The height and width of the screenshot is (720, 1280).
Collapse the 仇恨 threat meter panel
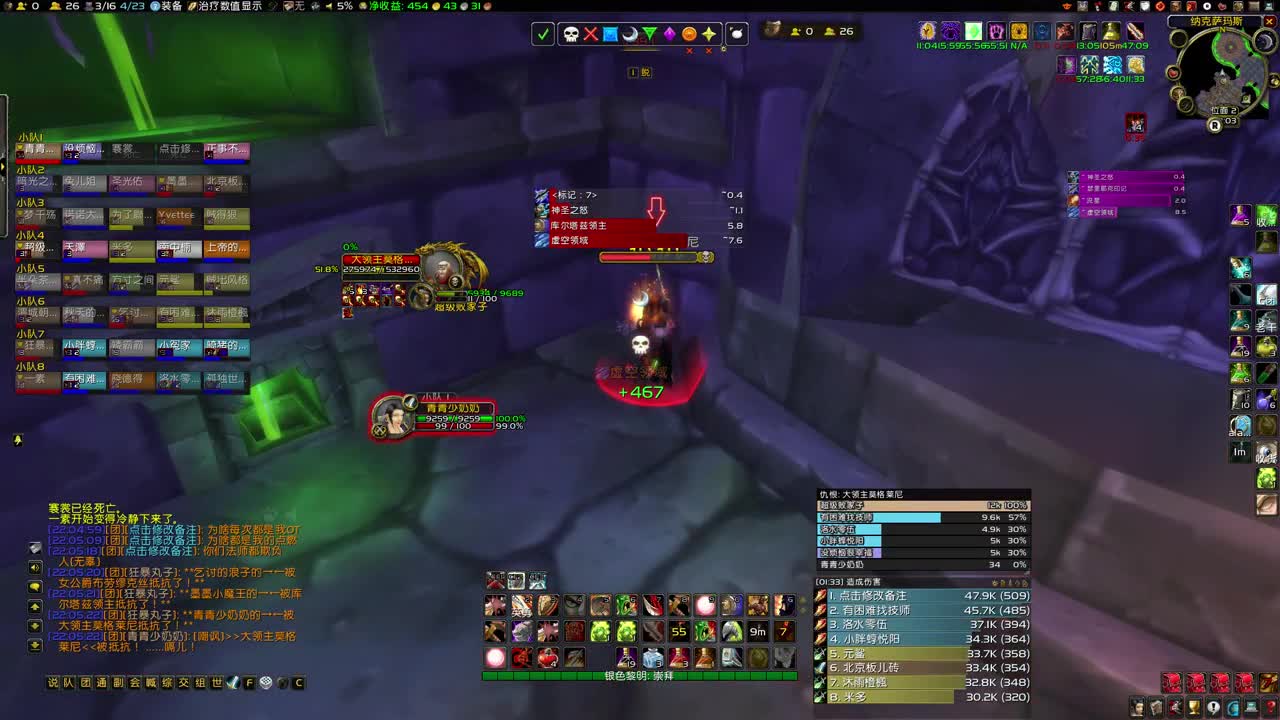click(860, 492)
